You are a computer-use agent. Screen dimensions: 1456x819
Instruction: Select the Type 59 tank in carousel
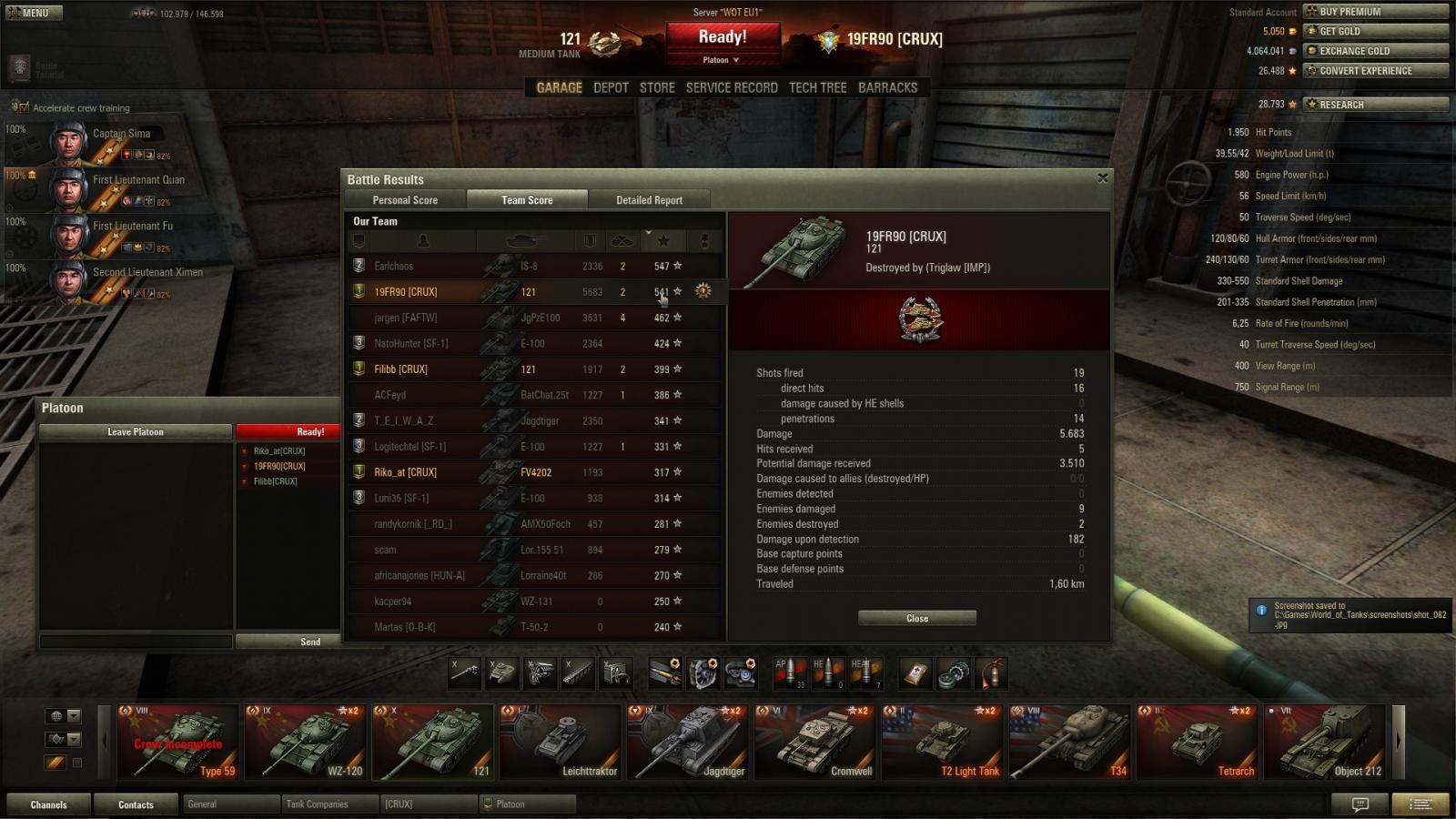tap(178, 743)
